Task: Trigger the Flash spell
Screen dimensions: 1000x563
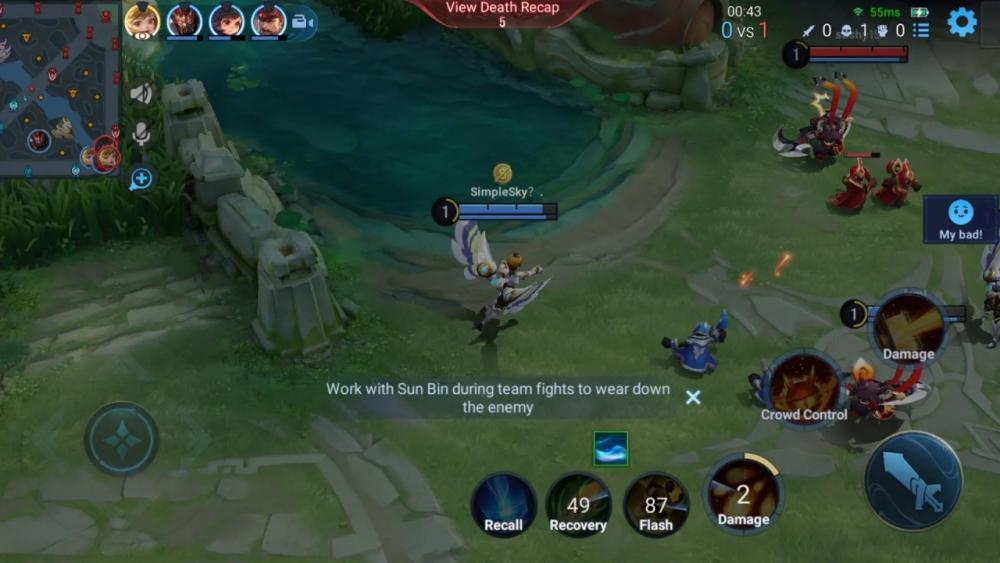Action: click(x=656, y=505)
